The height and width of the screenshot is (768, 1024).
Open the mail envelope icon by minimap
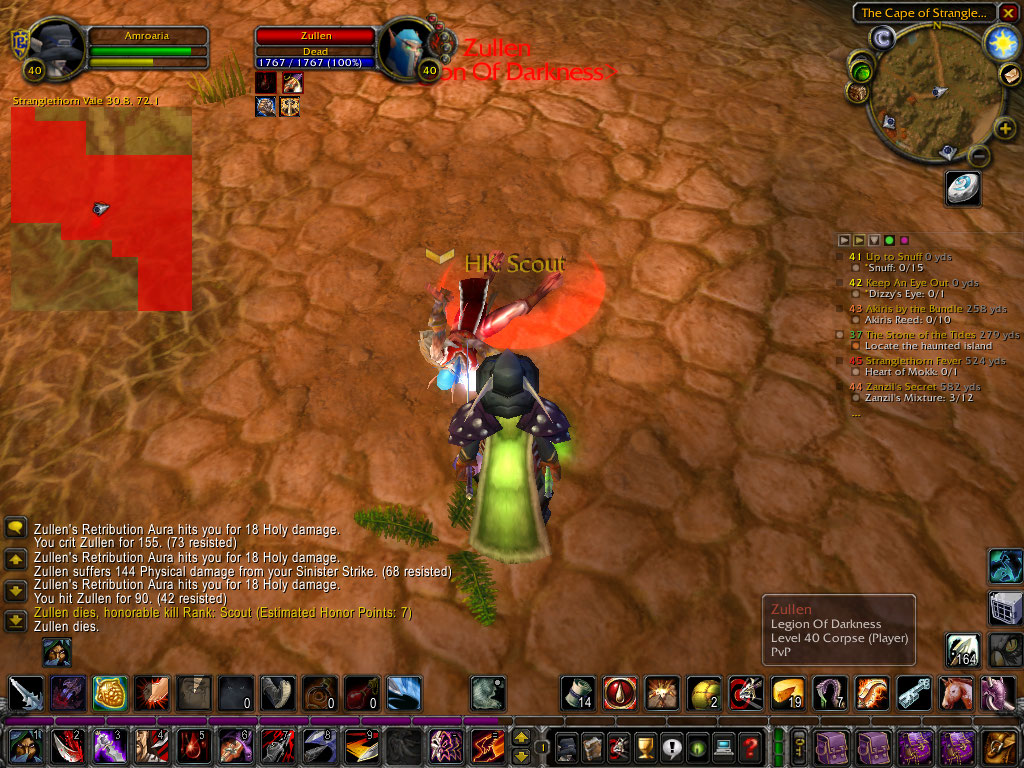[x=1010, y=76]
